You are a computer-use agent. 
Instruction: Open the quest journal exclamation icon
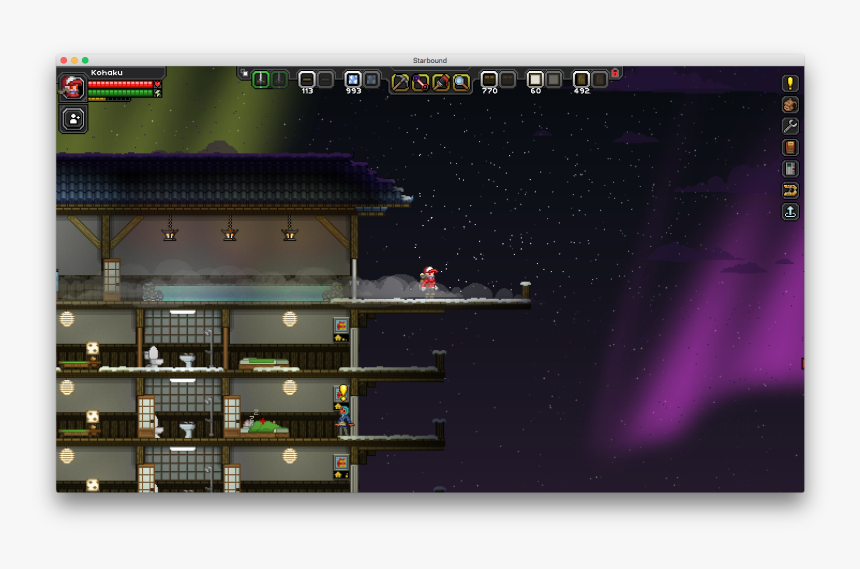[790, 83]
